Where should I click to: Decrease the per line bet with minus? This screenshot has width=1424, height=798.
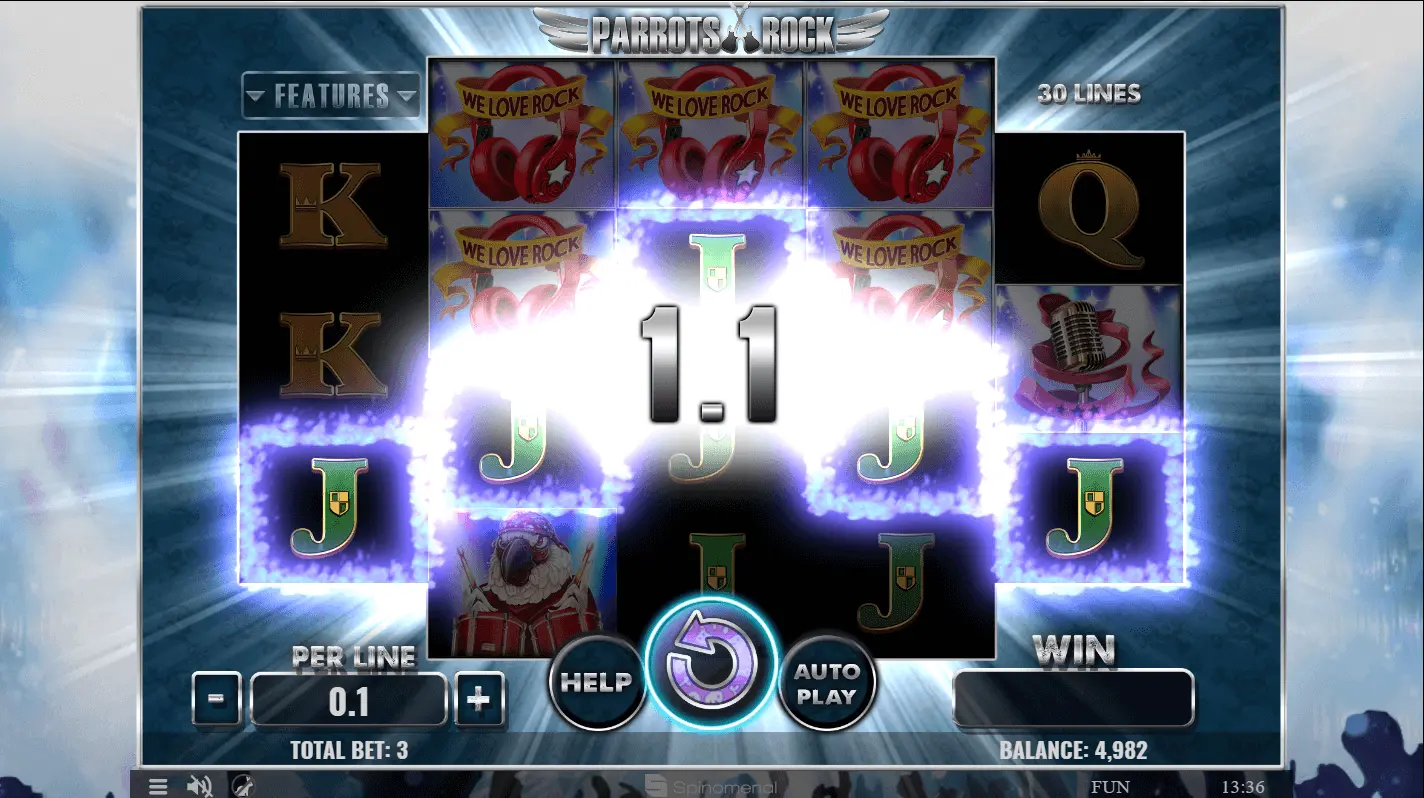click(x=216, y=699)
